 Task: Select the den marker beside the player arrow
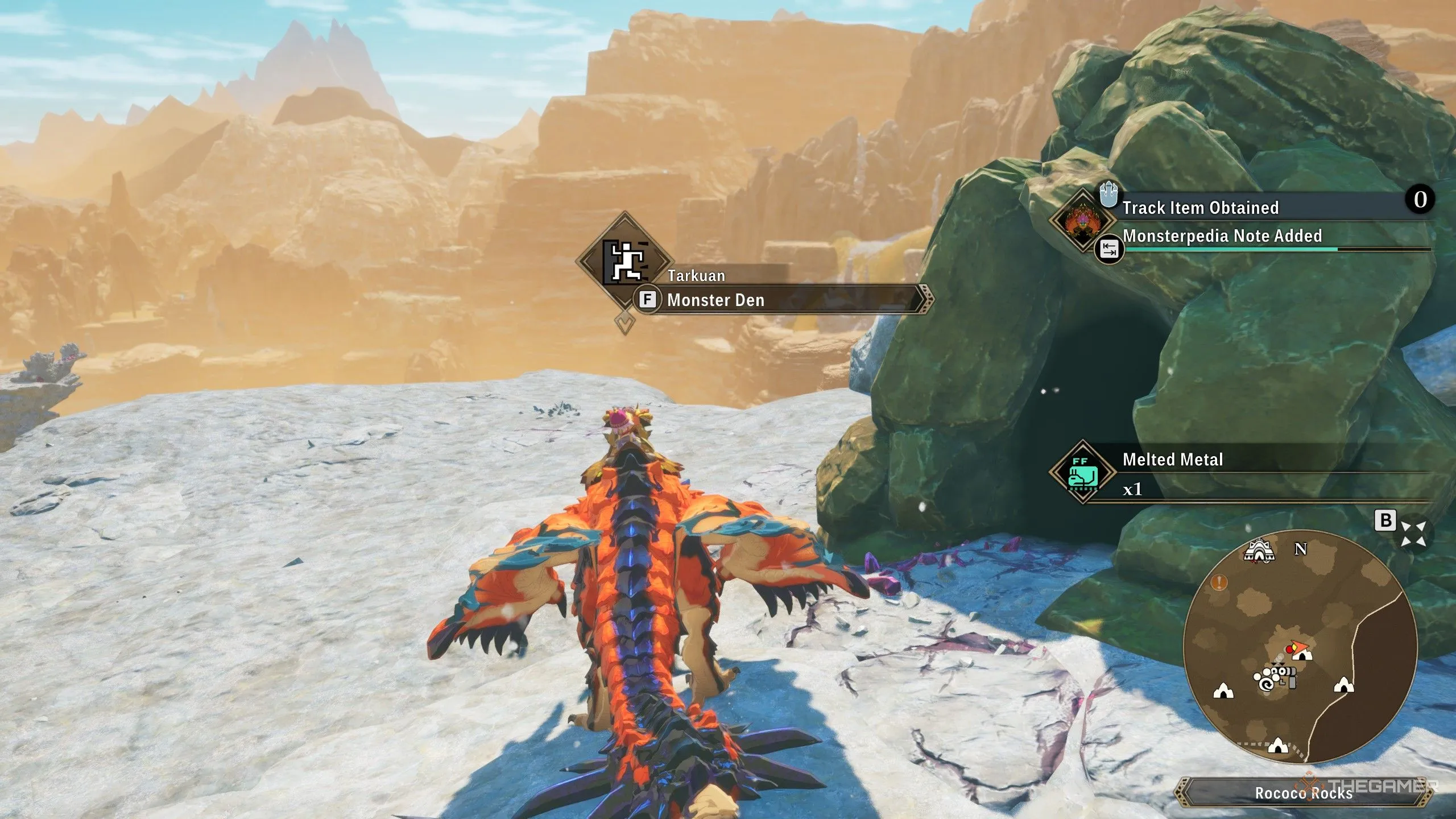(1302, 655)
